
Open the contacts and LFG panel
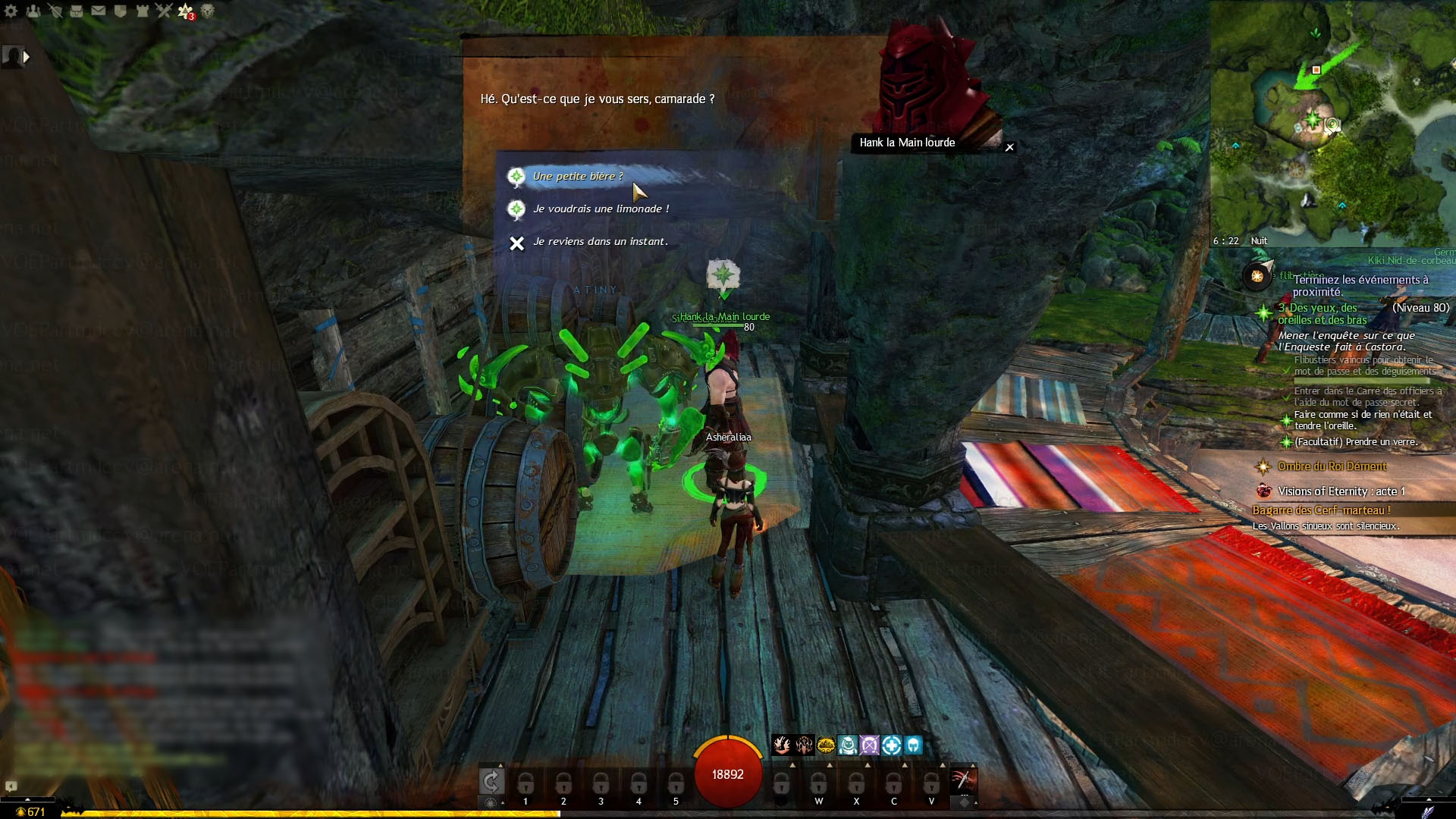(x=33, y=11)
